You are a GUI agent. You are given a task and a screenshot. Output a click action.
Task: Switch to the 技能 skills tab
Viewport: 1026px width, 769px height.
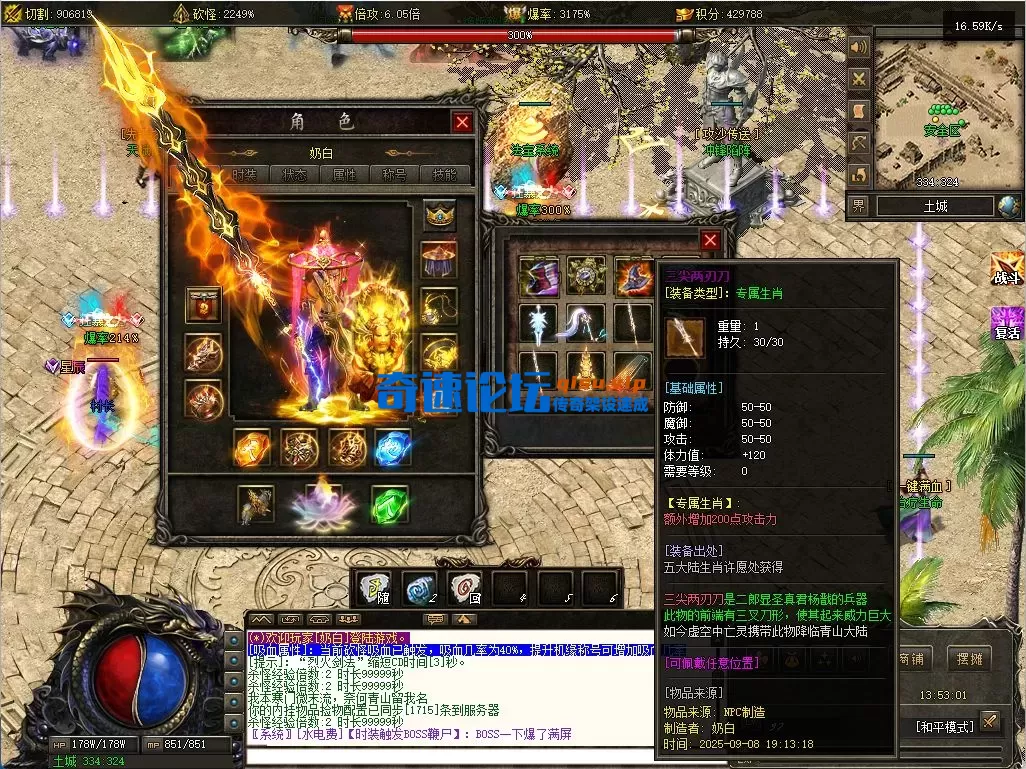pyautogui.click(x=445, y=174)
